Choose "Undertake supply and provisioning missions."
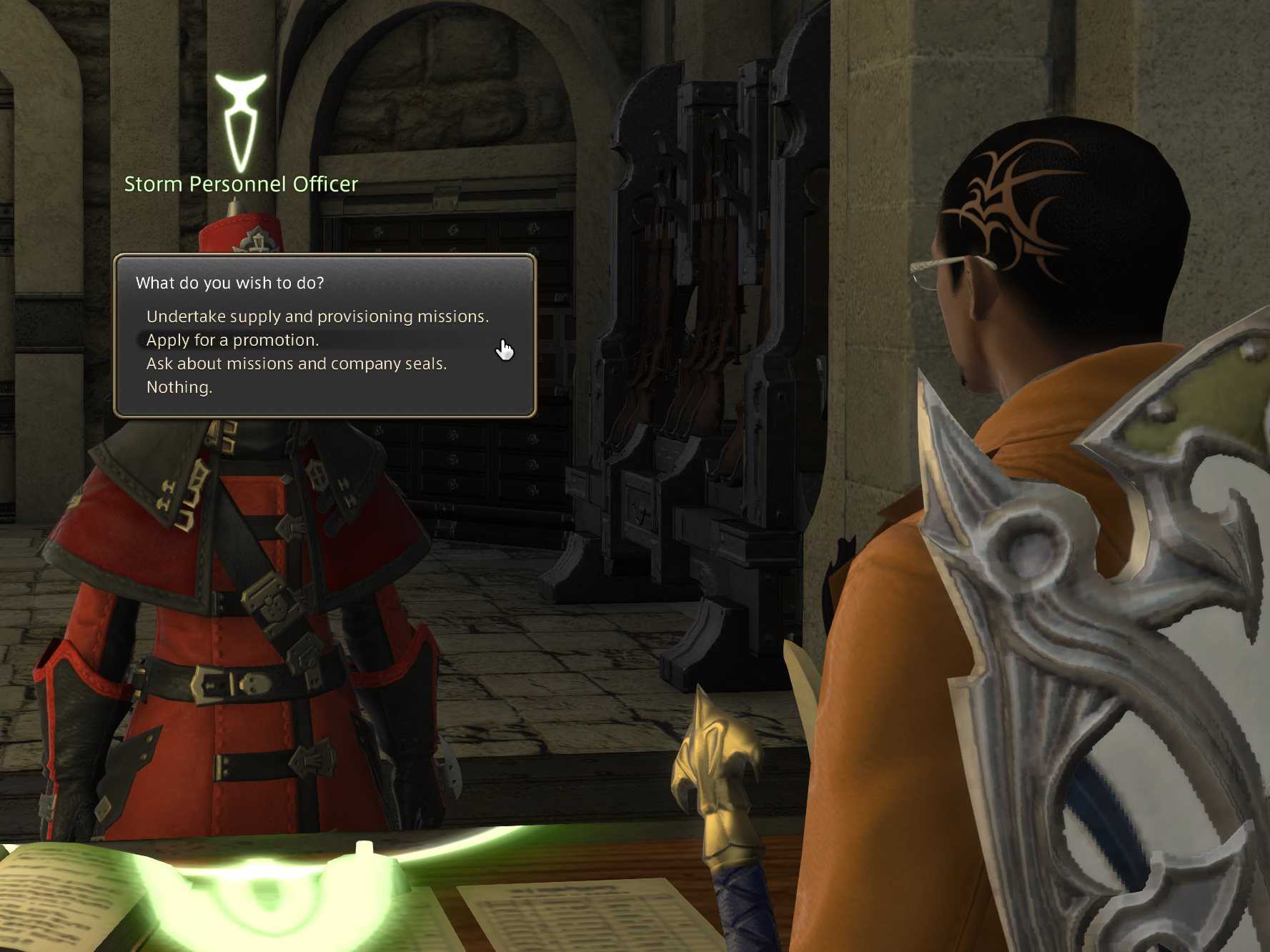1270x952 pixels. (x=317, y=317)
